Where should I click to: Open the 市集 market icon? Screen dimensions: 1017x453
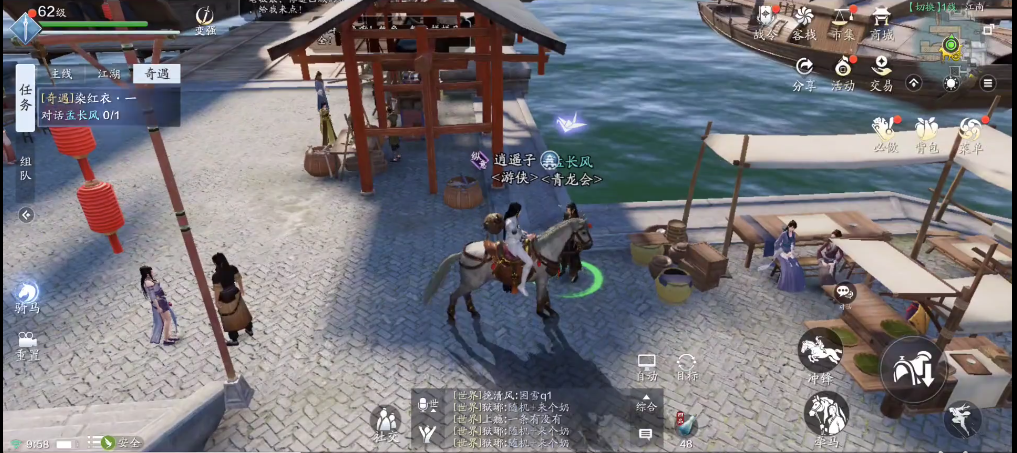pos(843,22)
